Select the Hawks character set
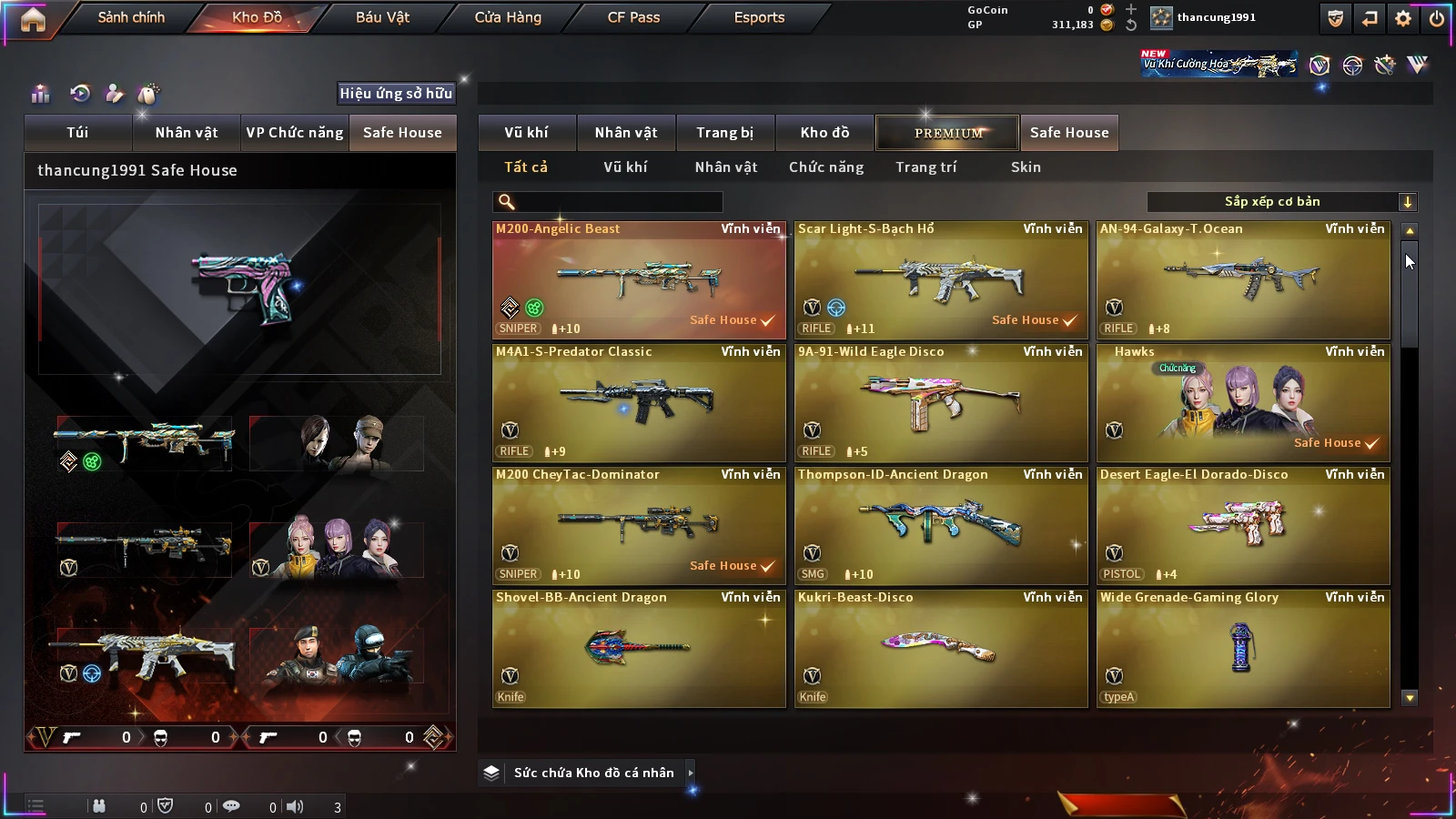This screenshot has width=1456, height=819. [1243, 403]
